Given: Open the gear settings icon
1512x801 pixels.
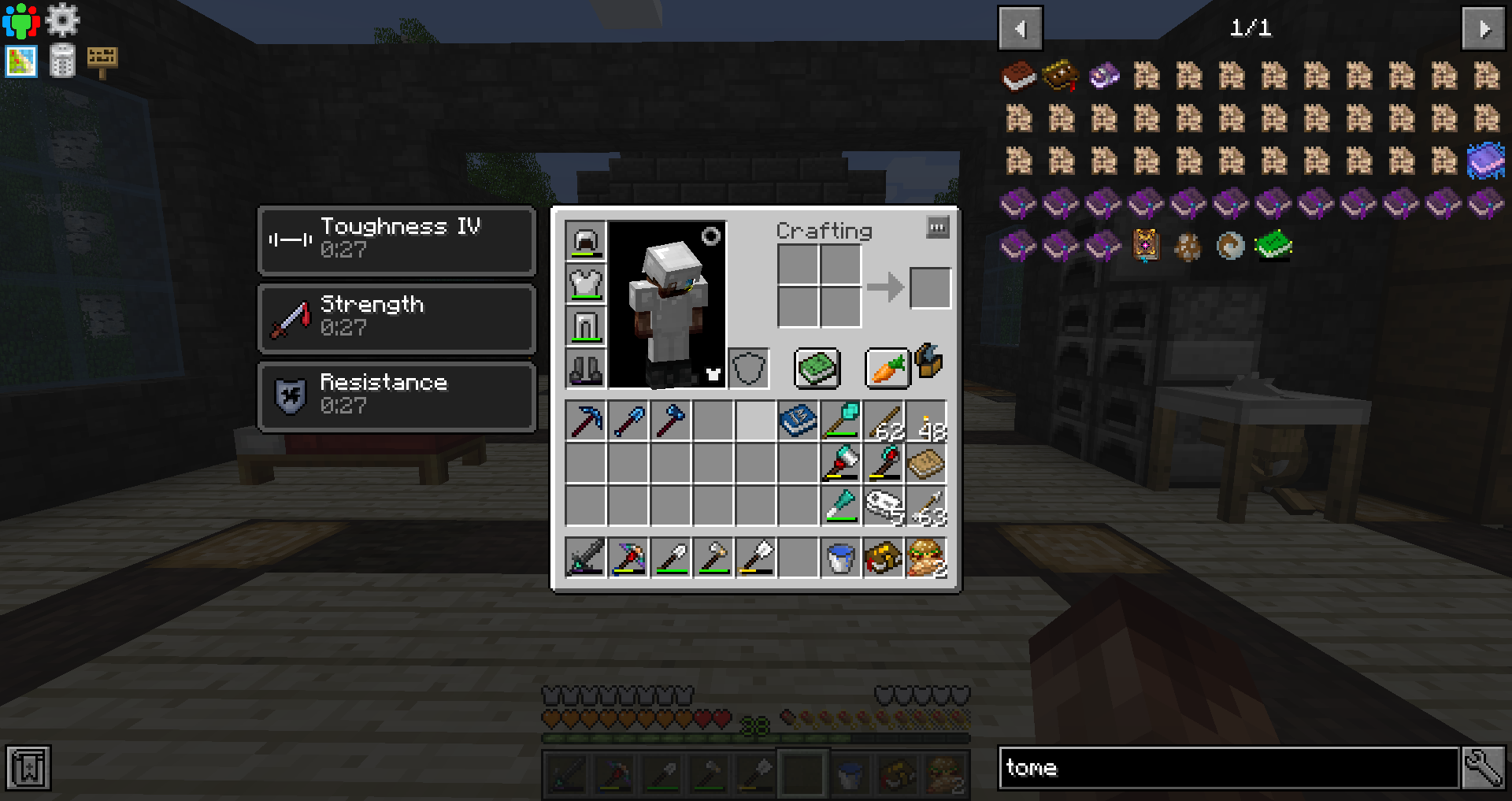Looking at the screenshot, I should pyautogui.click(x=62, y=20).
